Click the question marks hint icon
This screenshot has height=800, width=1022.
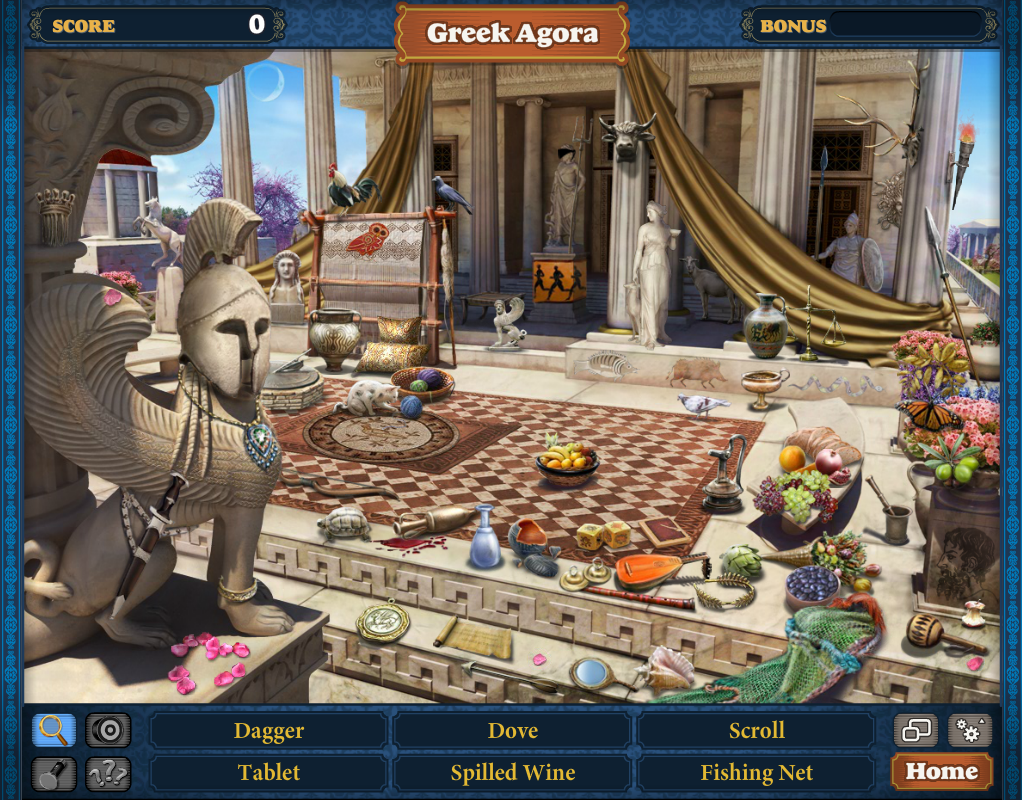(108, 773)
